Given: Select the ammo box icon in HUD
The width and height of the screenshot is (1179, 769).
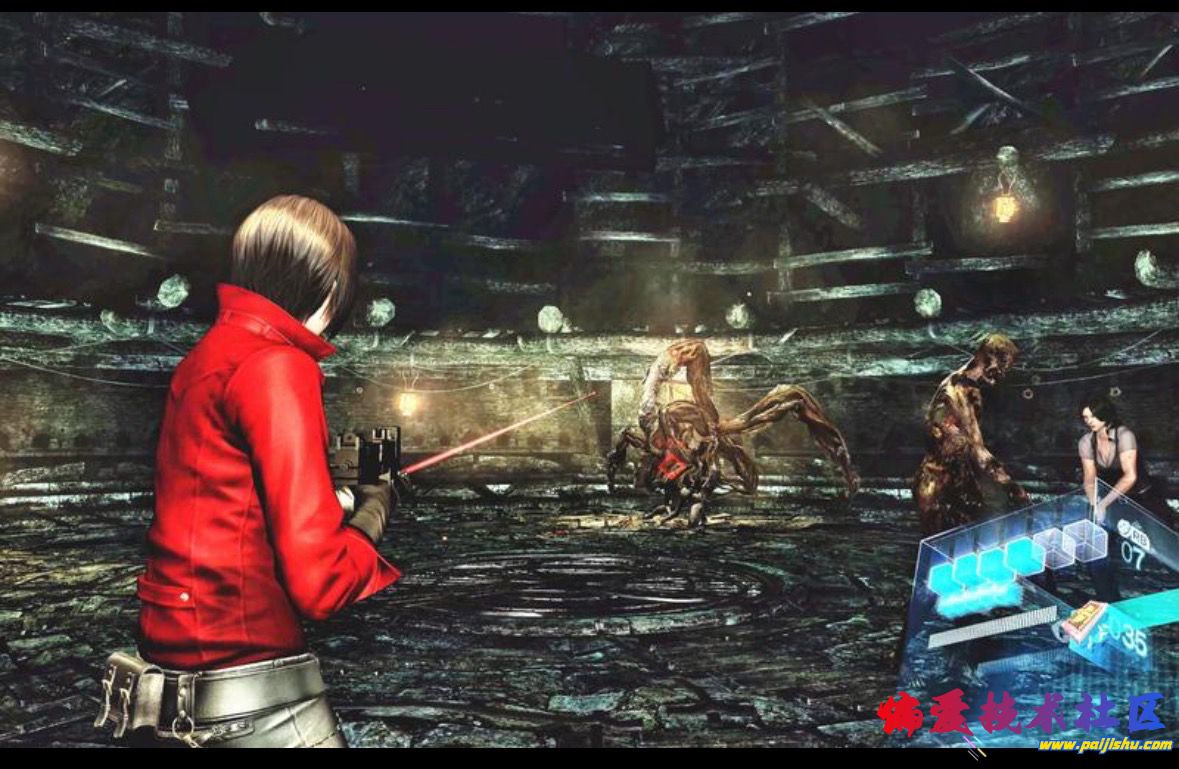Looking at the screenshot, I should tap(1082, 620).
